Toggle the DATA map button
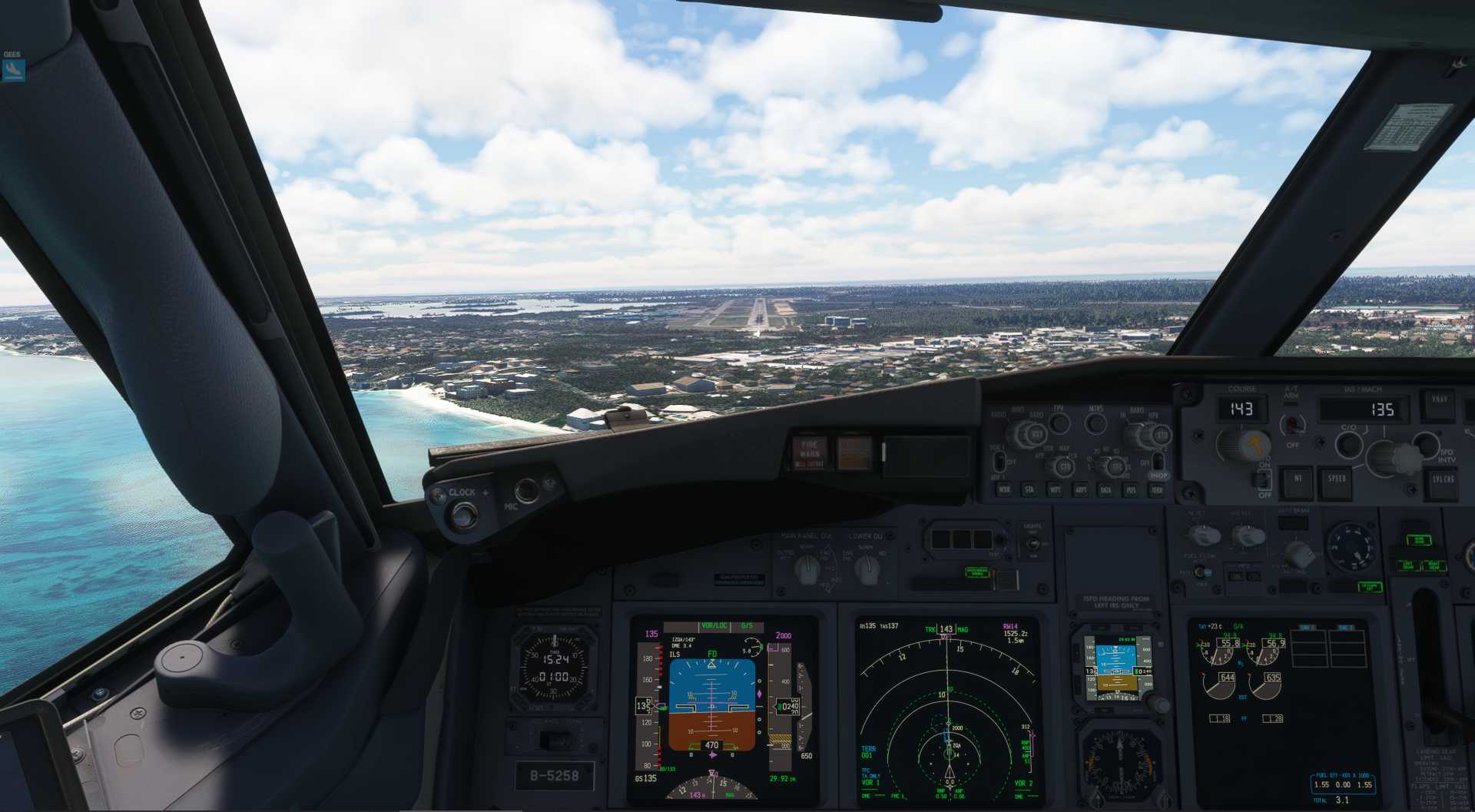The image size is (1475, 812). point(1105,489)
